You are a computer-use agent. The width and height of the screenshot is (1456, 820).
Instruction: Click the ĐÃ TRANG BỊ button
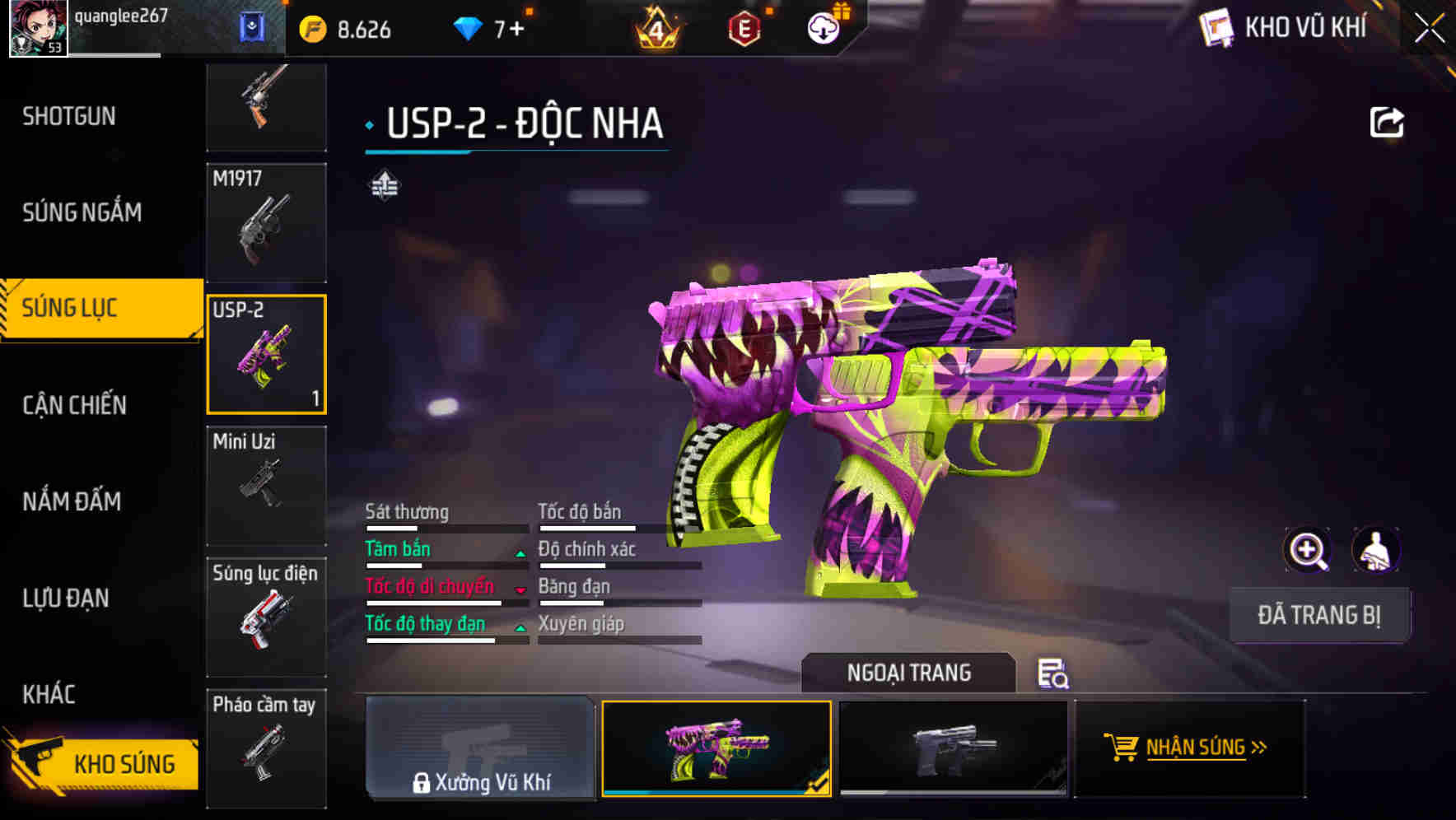pyautogui.click(x=1318, y=615)
